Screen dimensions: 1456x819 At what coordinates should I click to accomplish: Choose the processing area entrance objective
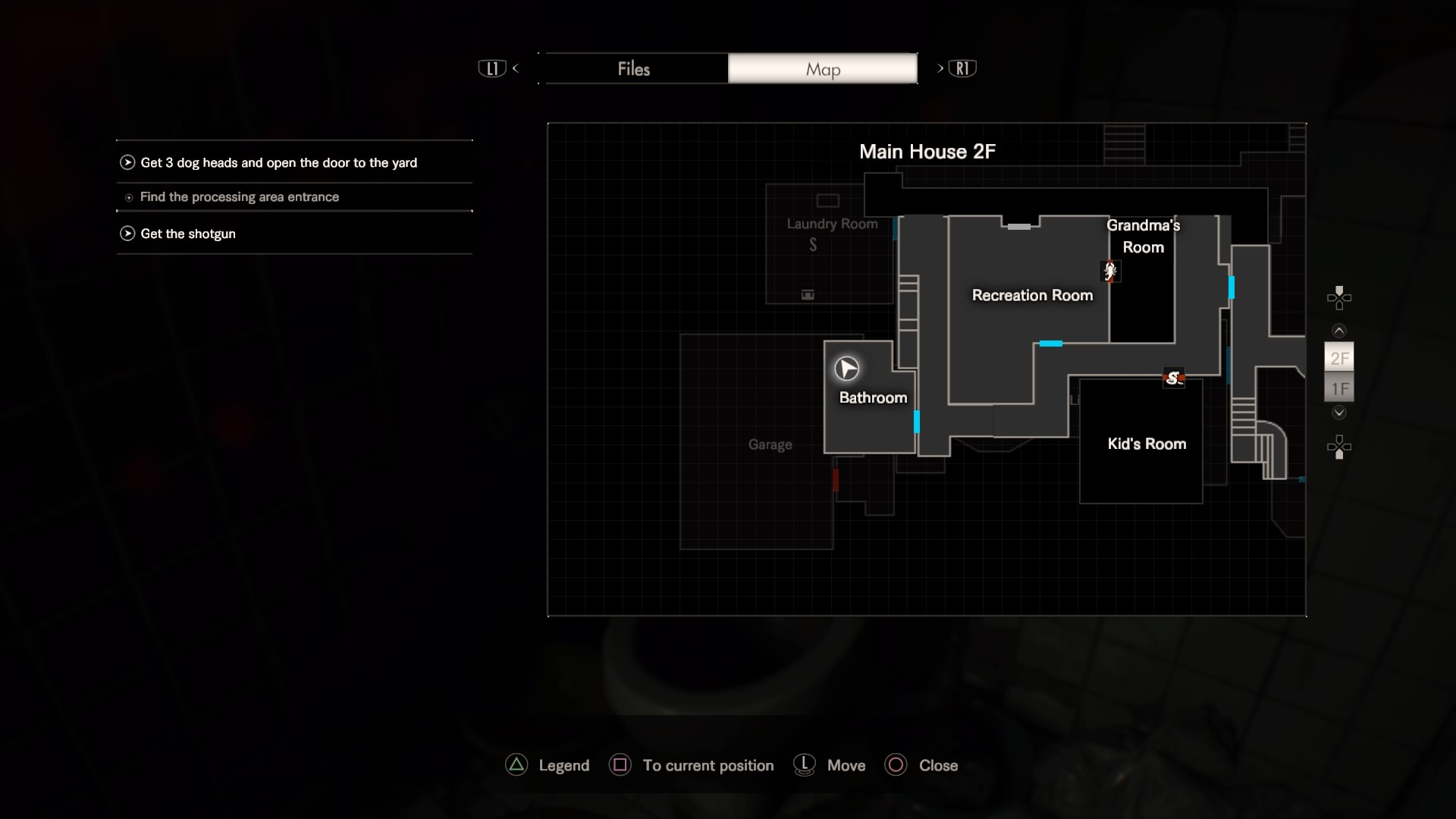[239, 197]
